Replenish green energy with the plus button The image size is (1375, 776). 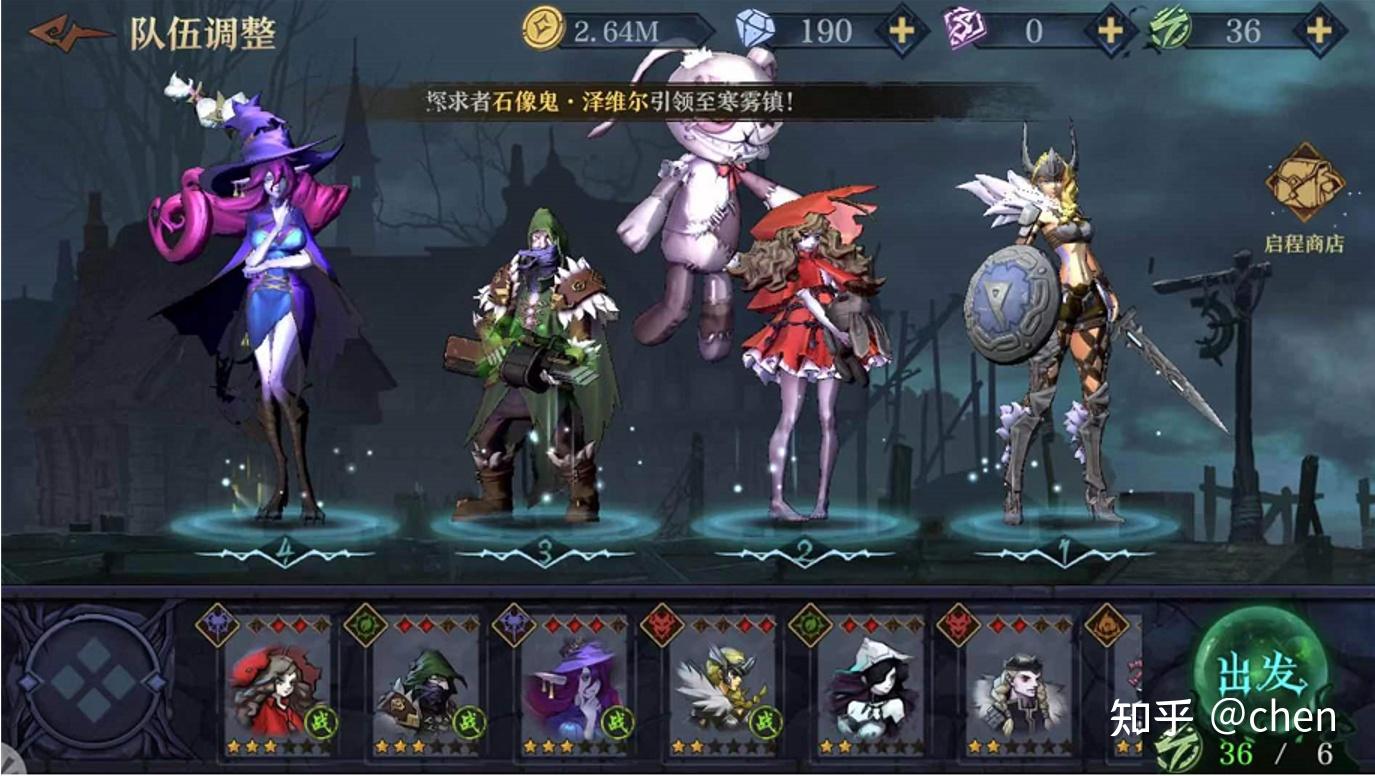click(1319, 31)
